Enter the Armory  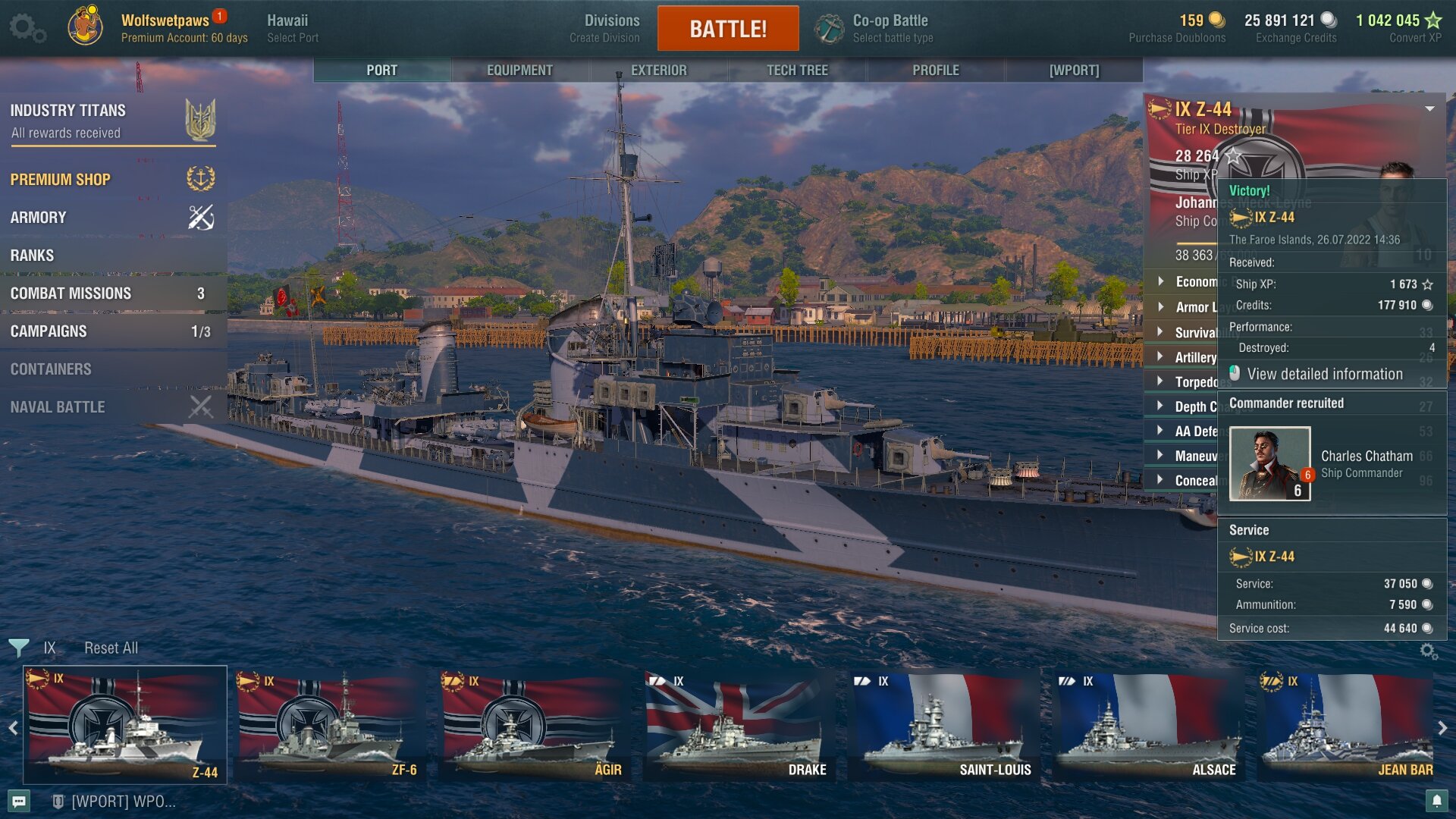(x=38, y=218)
